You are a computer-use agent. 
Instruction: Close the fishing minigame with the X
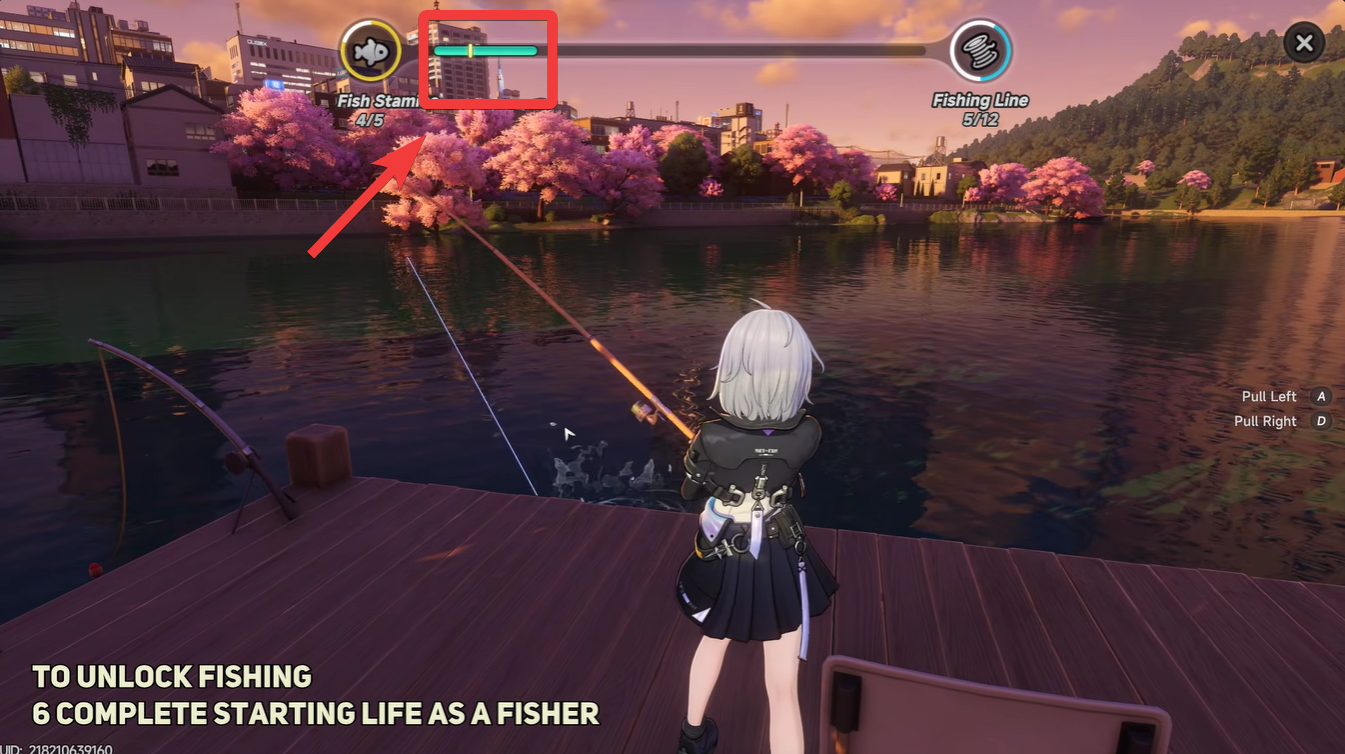point(1303,43)
